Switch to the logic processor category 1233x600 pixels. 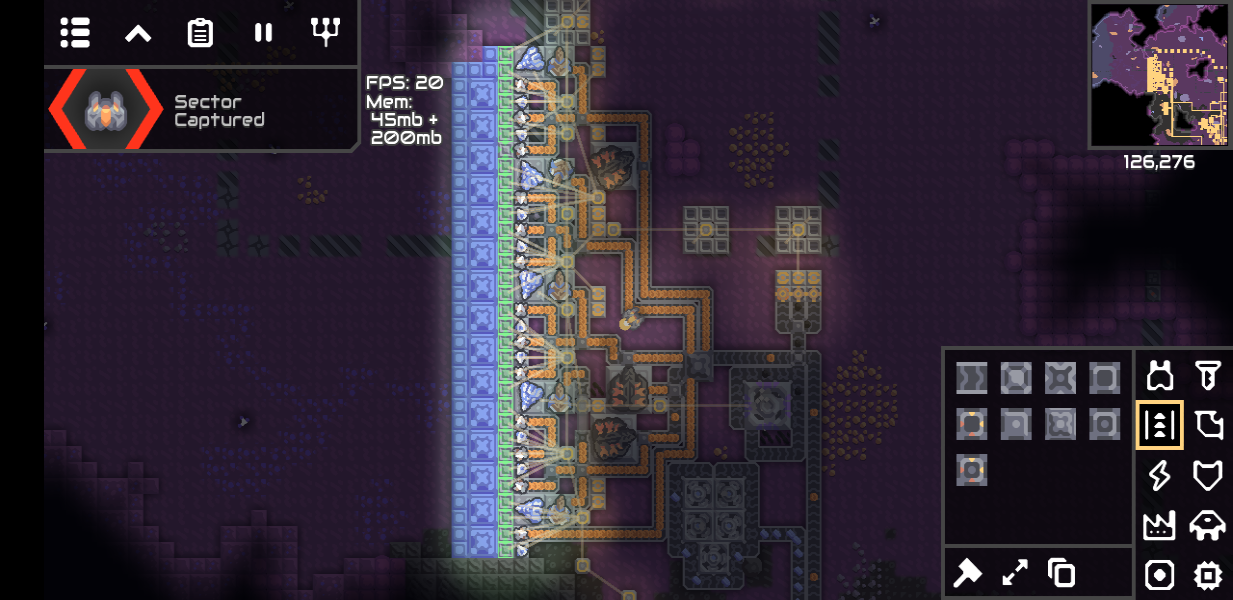[x=1208, y=575]
